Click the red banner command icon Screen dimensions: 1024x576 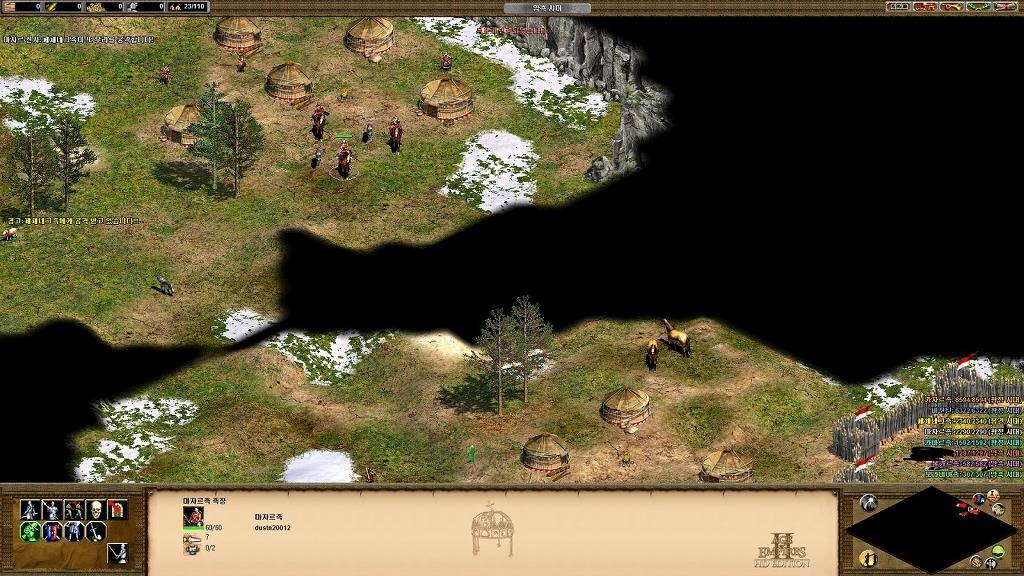point(117,510)
